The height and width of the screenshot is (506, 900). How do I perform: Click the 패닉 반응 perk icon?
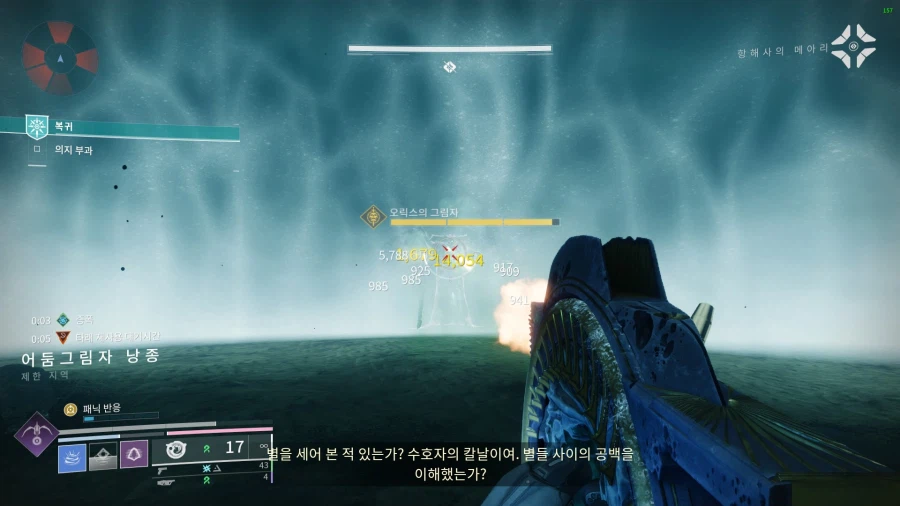coord(70,409)
